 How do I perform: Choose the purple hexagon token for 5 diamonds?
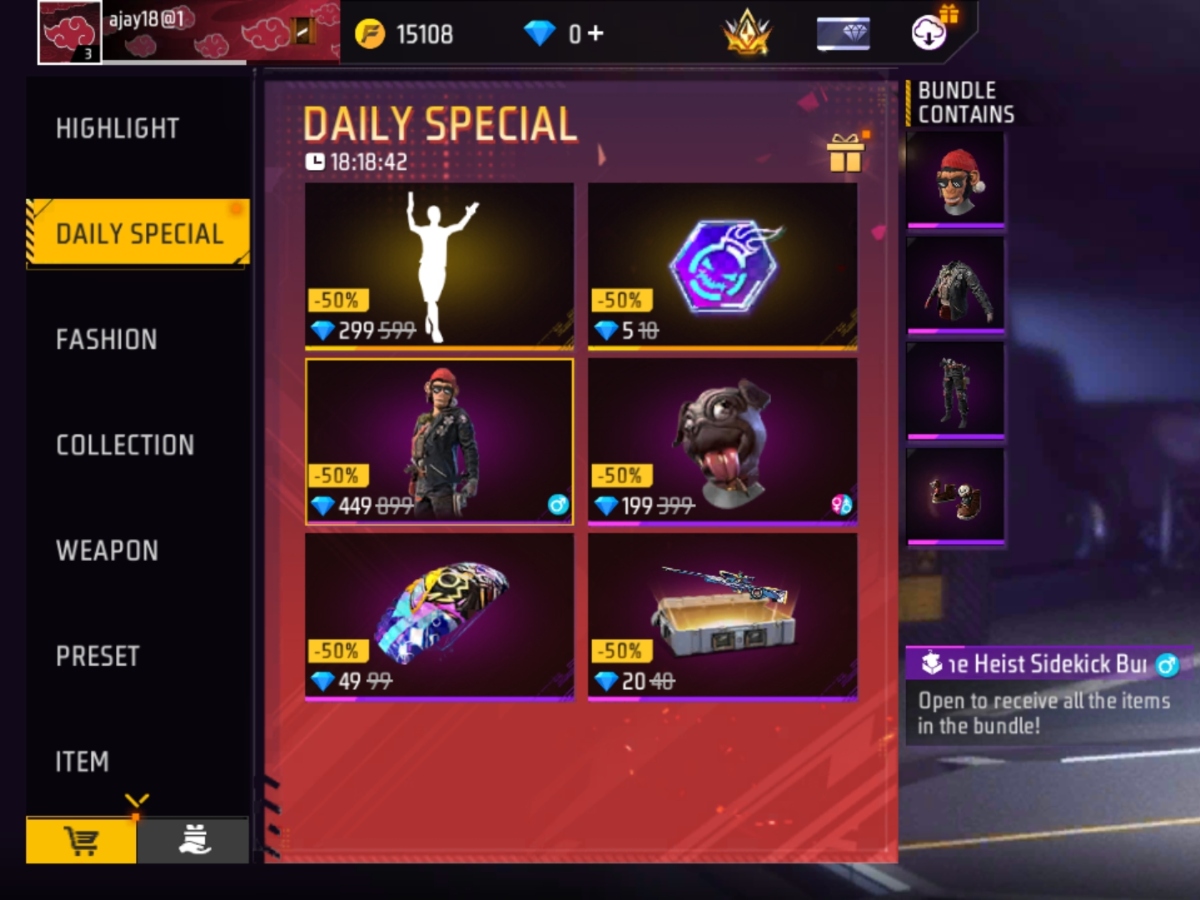(x=722, y=265)
